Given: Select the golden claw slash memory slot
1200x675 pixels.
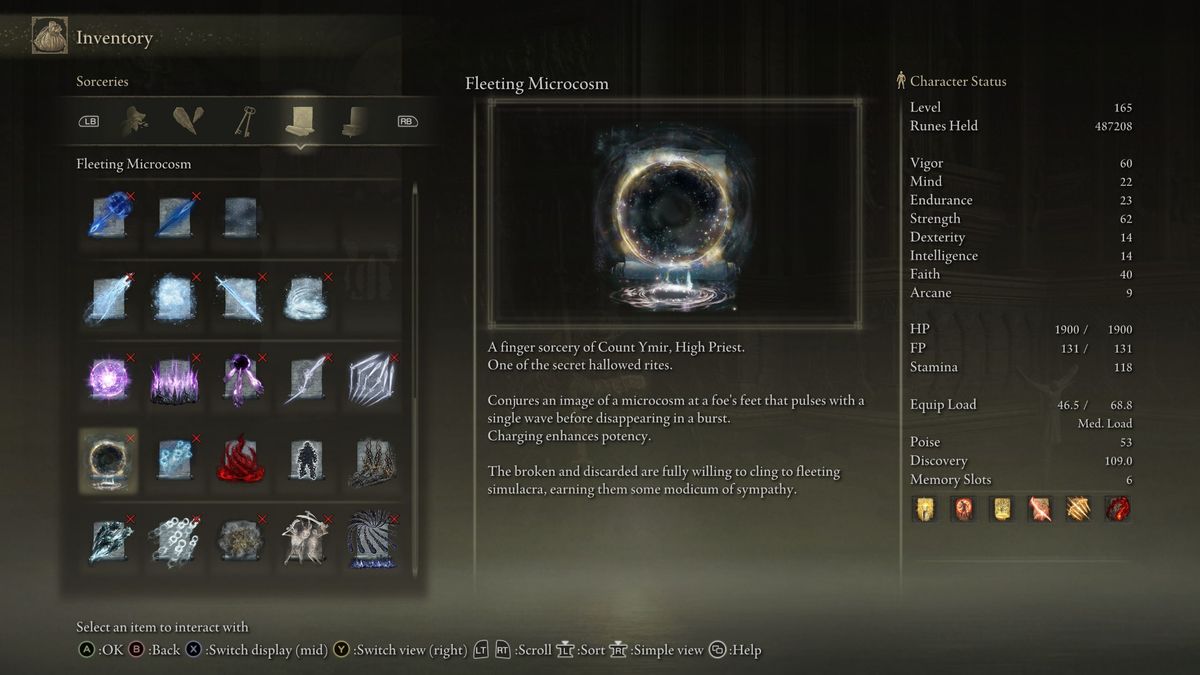Looking at the screenshot, I should pyautogui.click(x=1078, y=509).
